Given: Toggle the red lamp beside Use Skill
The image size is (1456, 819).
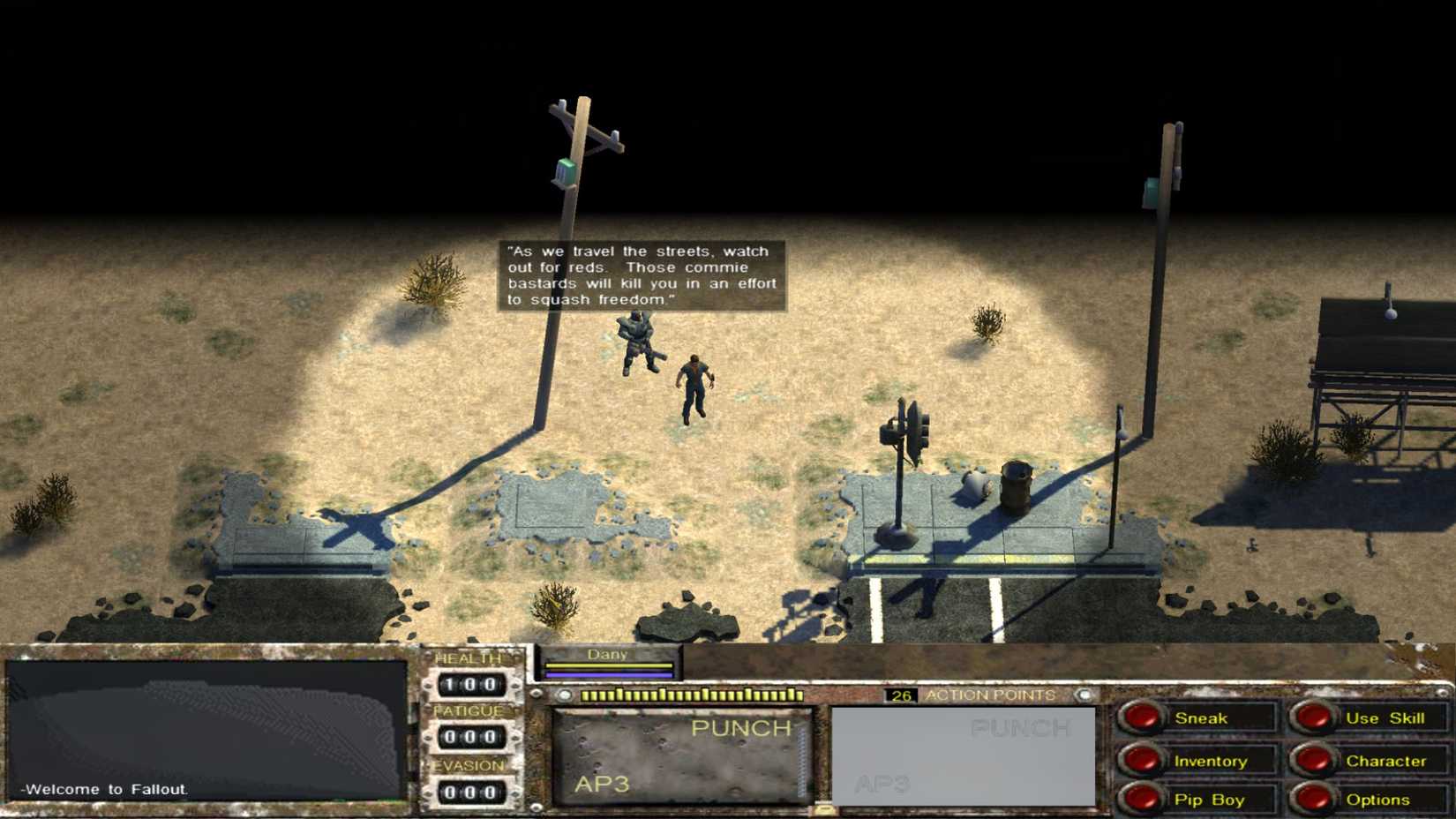Looking at the screenshot, I should click(1315, 718).
